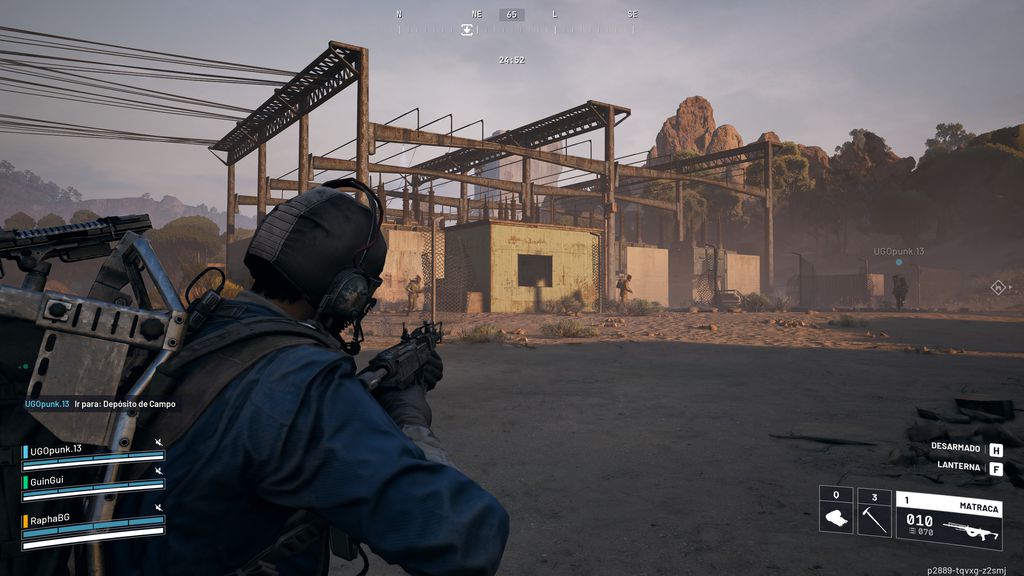Click the objective marker on the compass
This screenshot has height=576, width=1024.
coord(467,30)
